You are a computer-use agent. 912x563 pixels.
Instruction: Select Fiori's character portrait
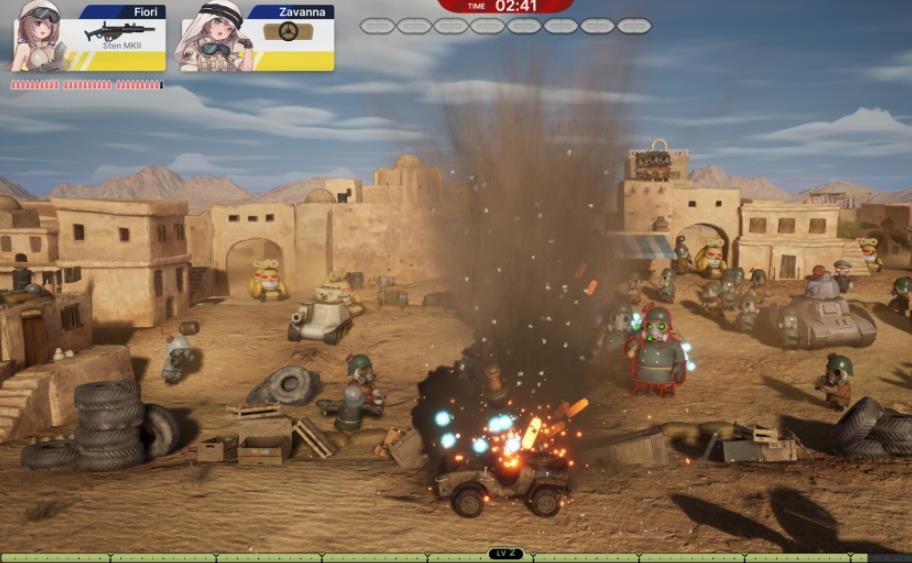click(38, 37)
